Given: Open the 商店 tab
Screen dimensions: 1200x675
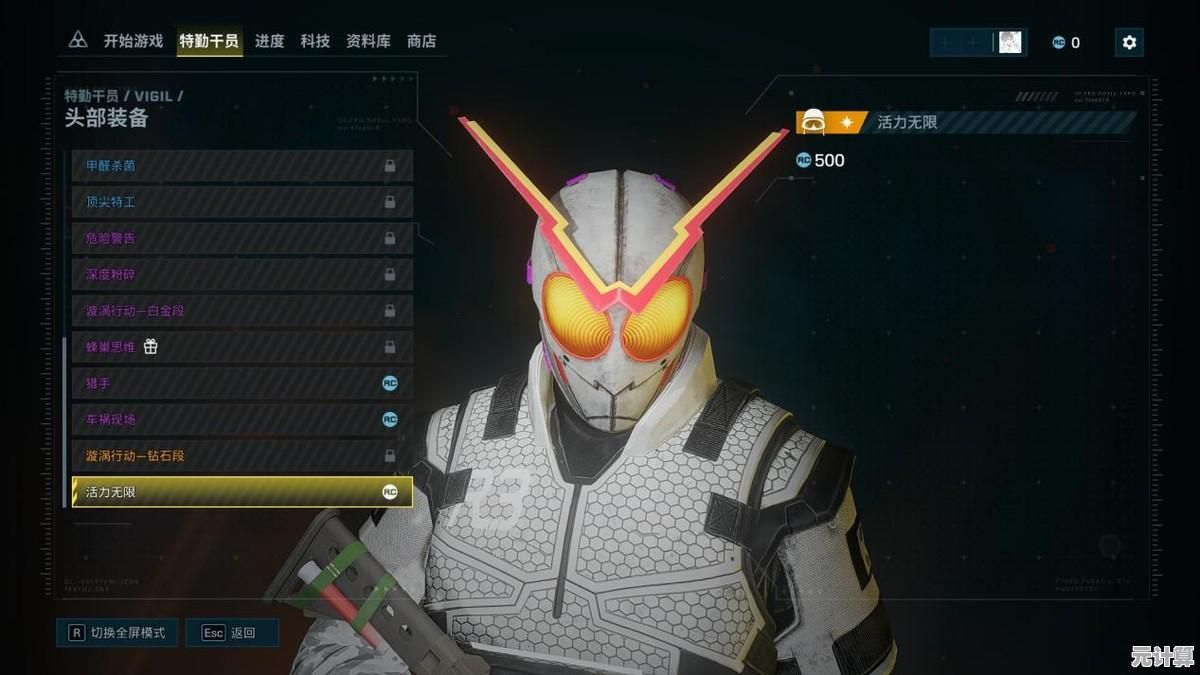Looking at the screenshot, I should click(421, 41).
